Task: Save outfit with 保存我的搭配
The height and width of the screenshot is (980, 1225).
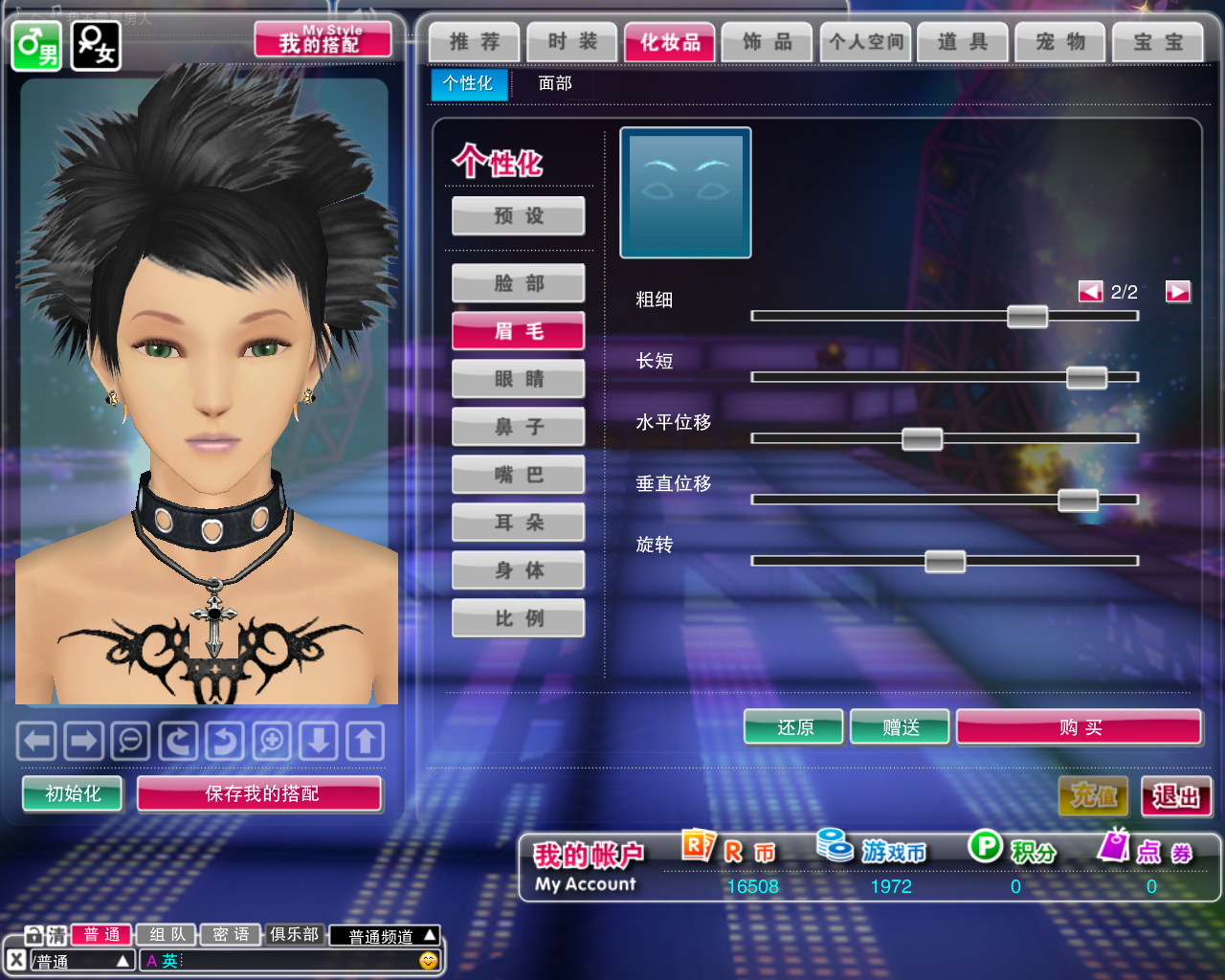Action: 260,793
